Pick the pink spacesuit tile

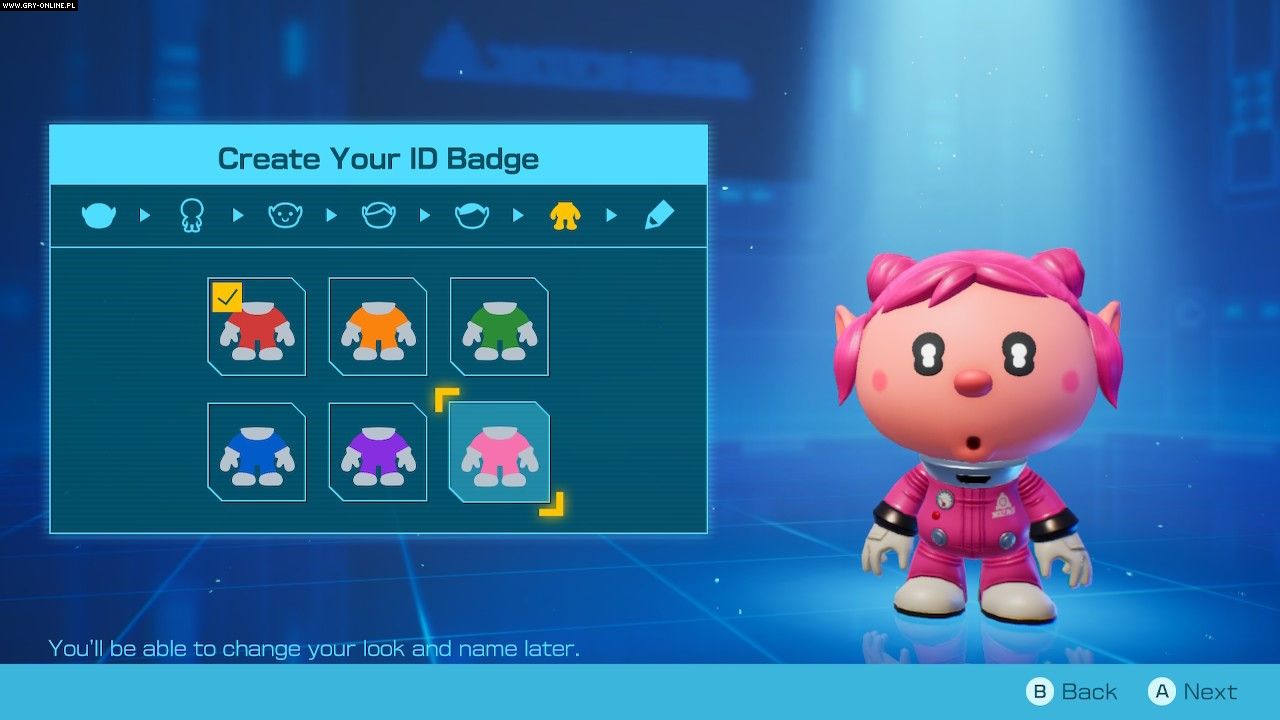click(x=499, y=452)
